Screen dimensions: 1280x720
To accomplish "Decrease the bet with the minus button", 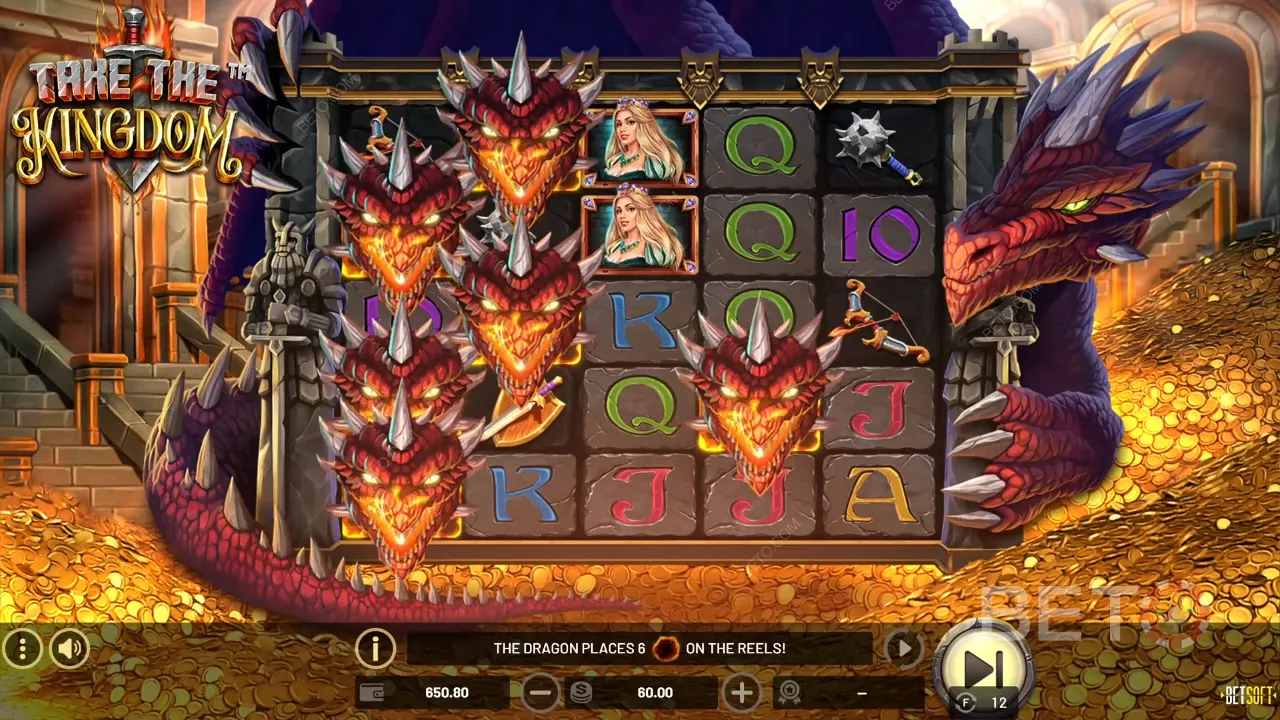I will pos(541,692).
